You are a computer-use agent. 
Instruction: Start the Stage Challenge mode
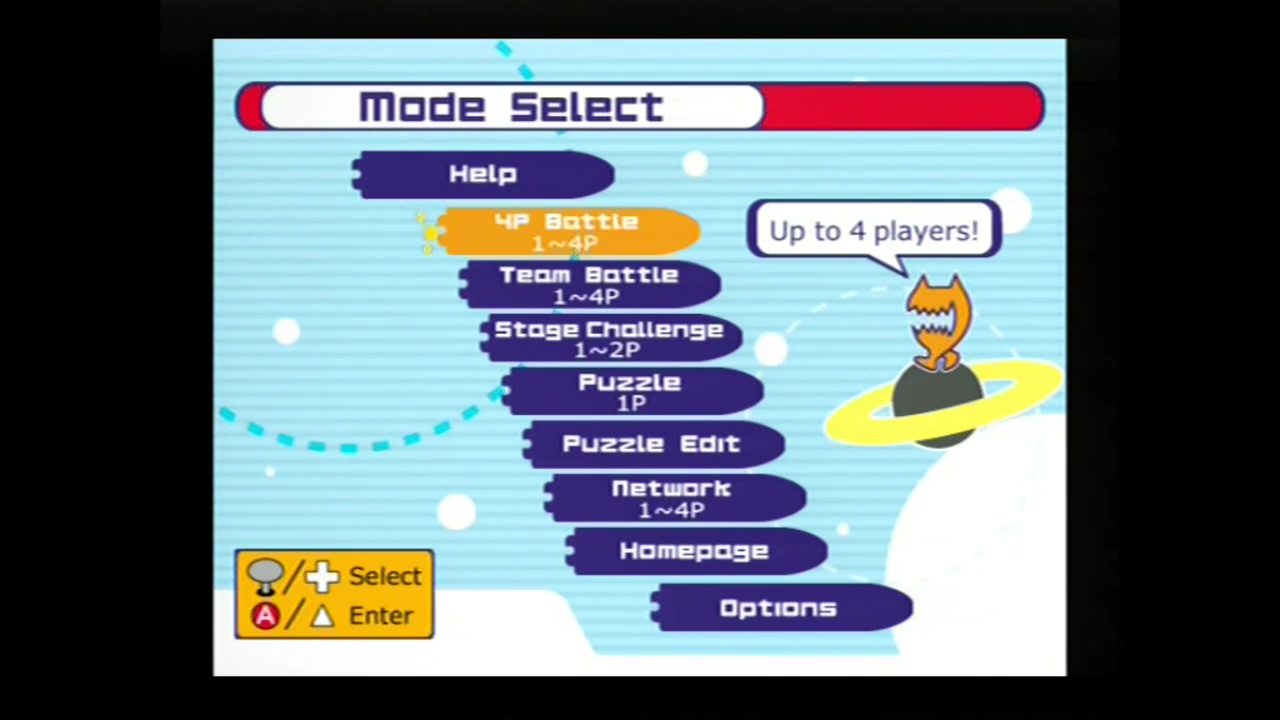click(609, 339)
